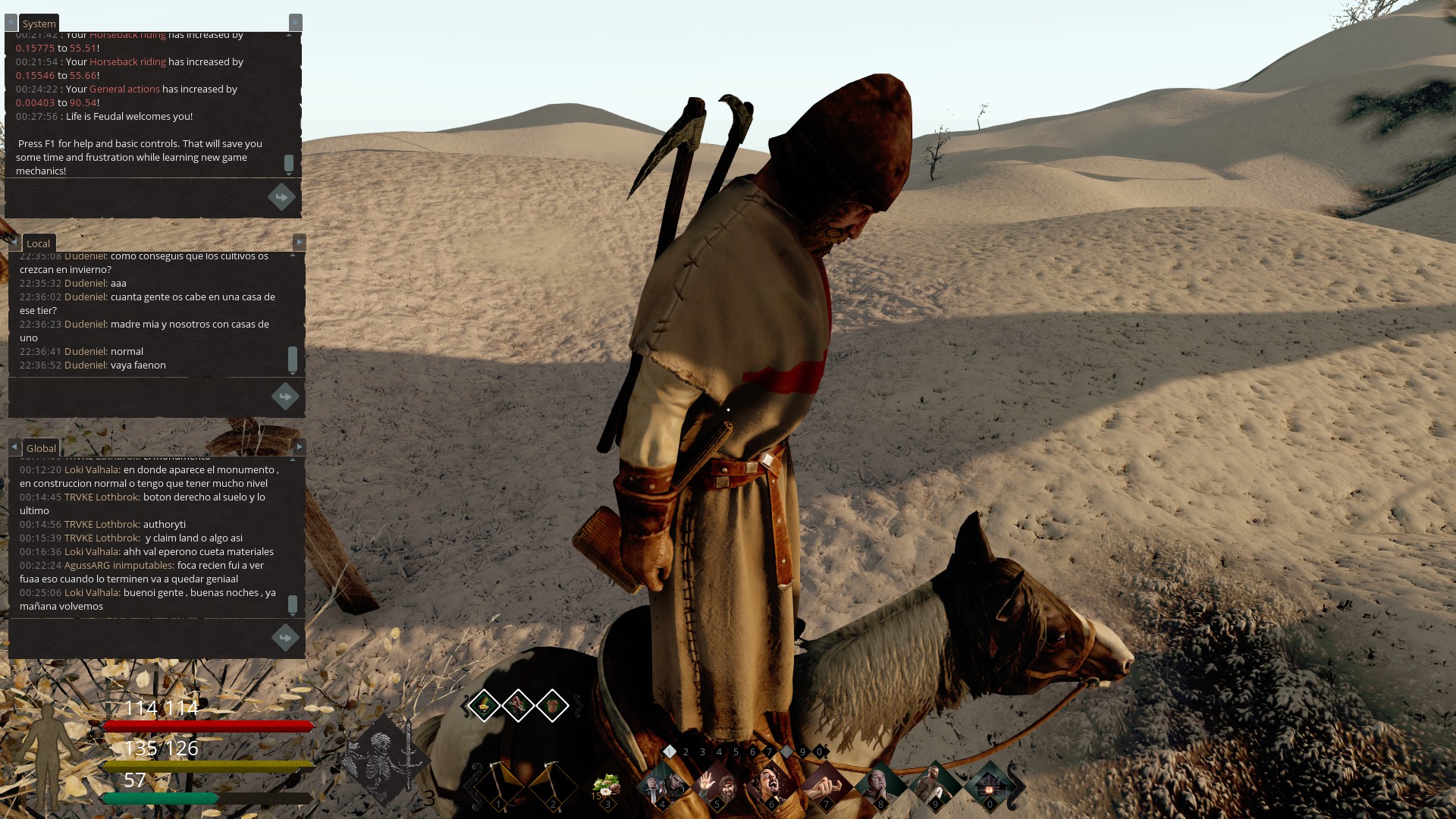
Task: Switch to the Global chat tab
Action: point(40,447)
